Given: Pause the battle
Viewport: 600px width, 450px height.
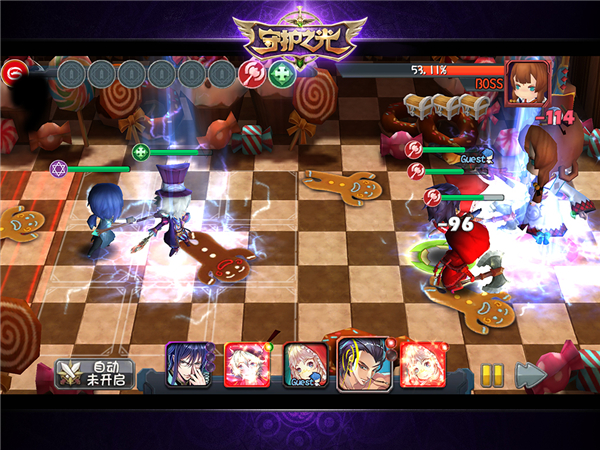Looking at the screenshot, I should click(x=491, y=375).
